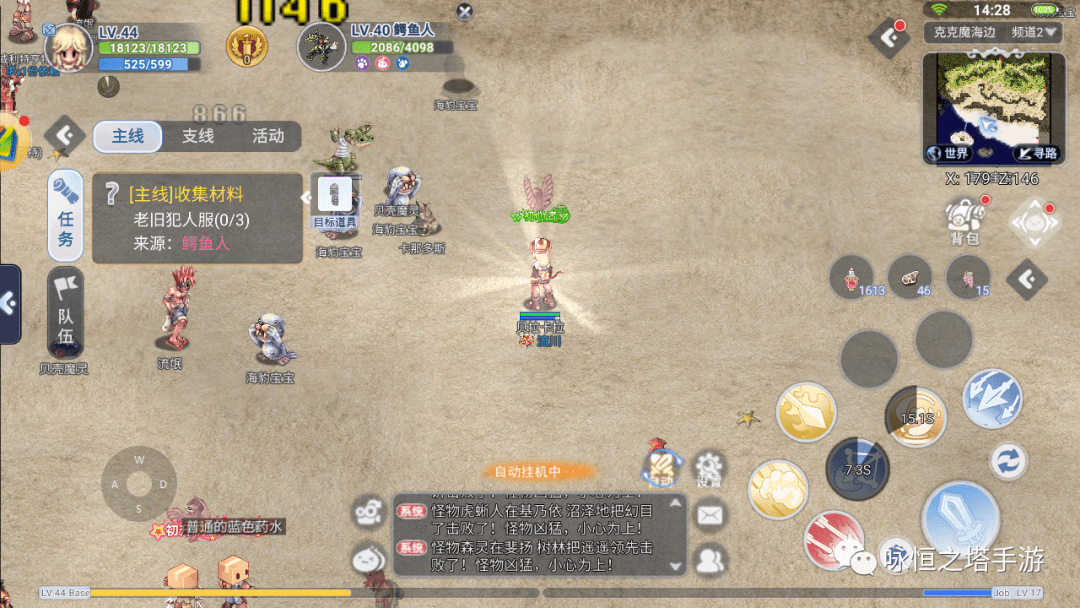Close the 鳄鱼人 target frame

point(464,12)
